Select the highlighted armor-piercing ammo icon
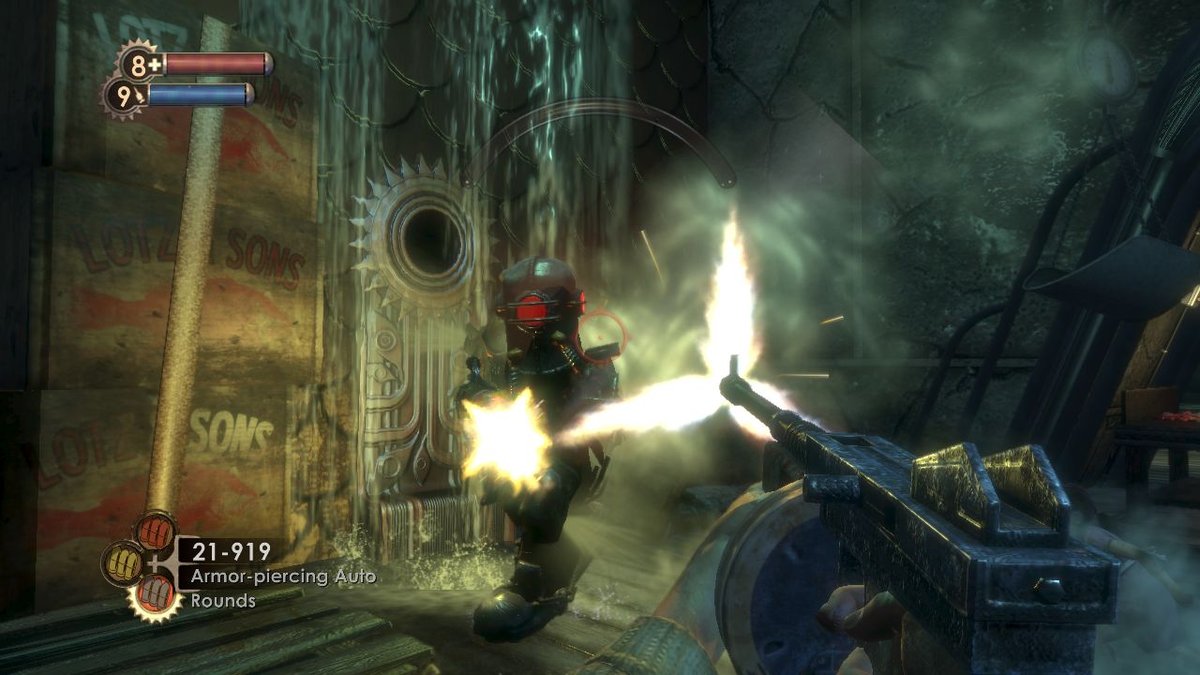 tap(155, 598)
